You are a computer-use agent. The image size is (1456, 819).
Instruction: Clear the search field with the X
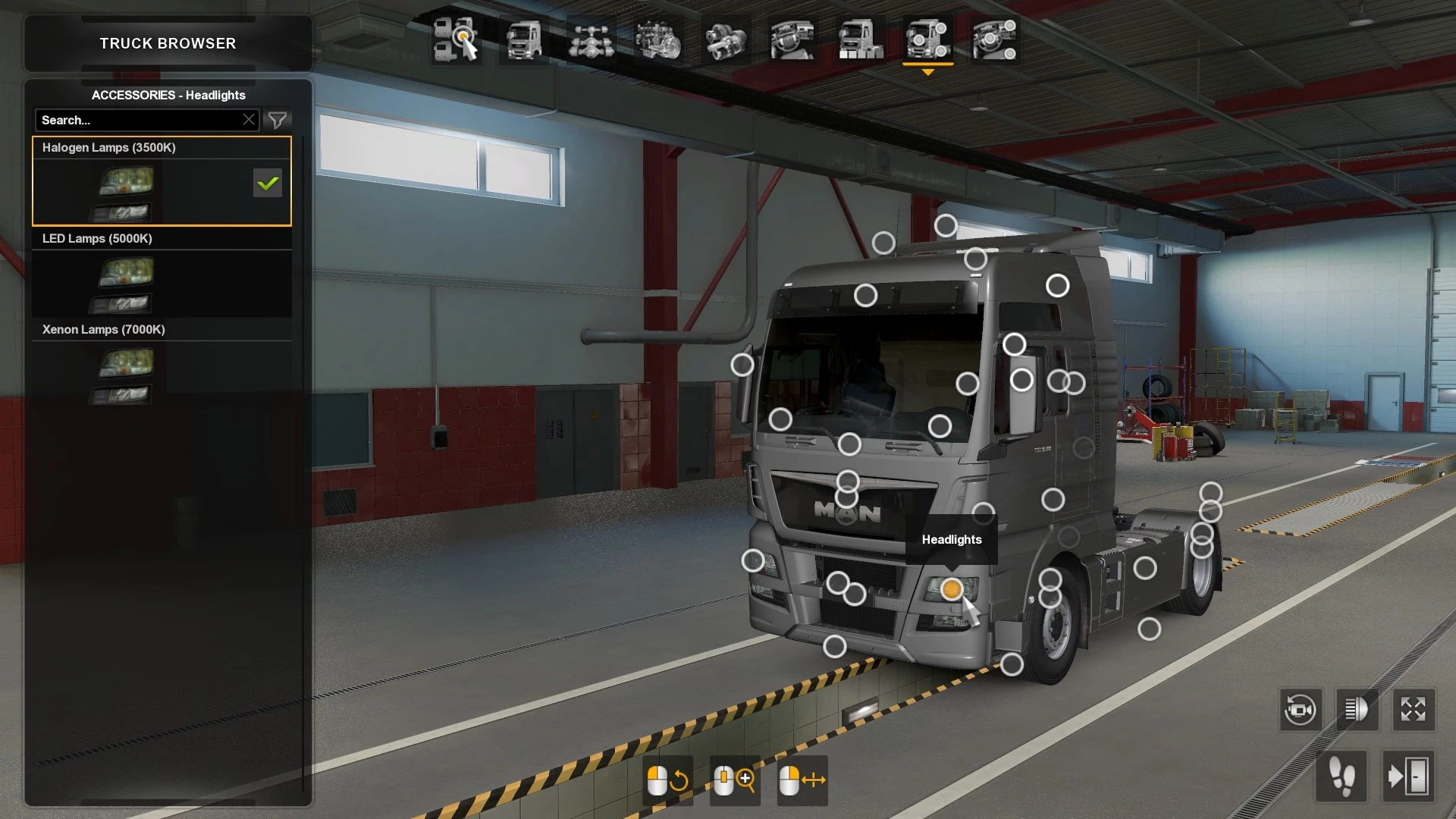pos(249,119)
